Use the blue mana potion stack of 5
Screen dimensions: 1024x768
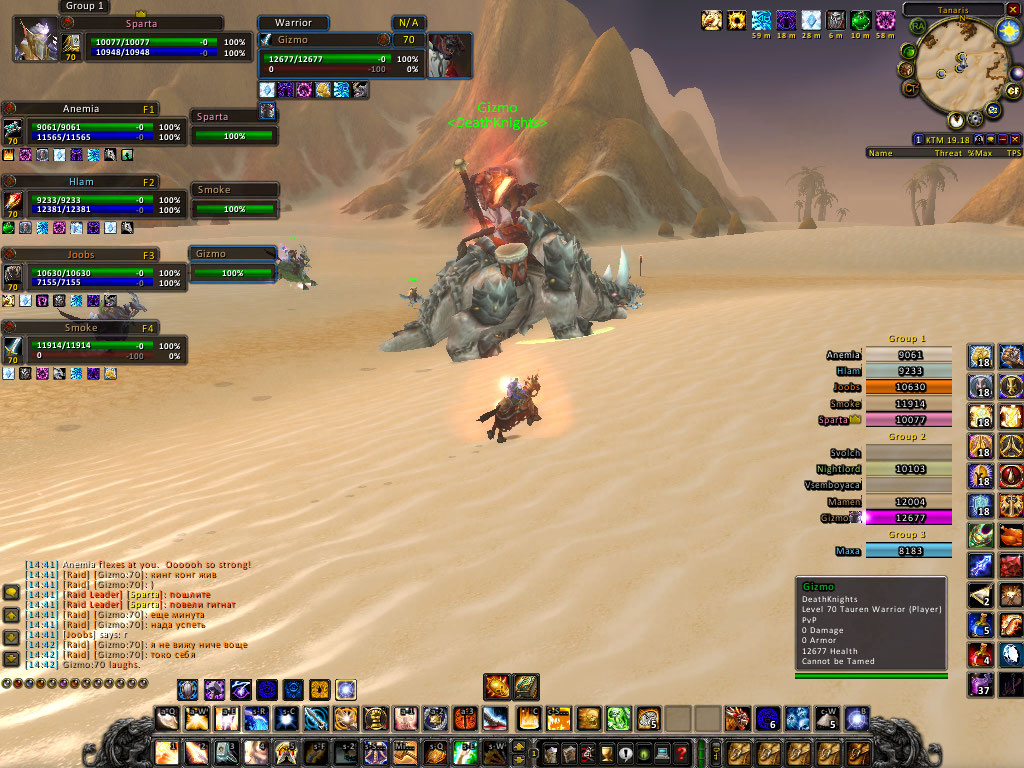click(x=980, y=626)
